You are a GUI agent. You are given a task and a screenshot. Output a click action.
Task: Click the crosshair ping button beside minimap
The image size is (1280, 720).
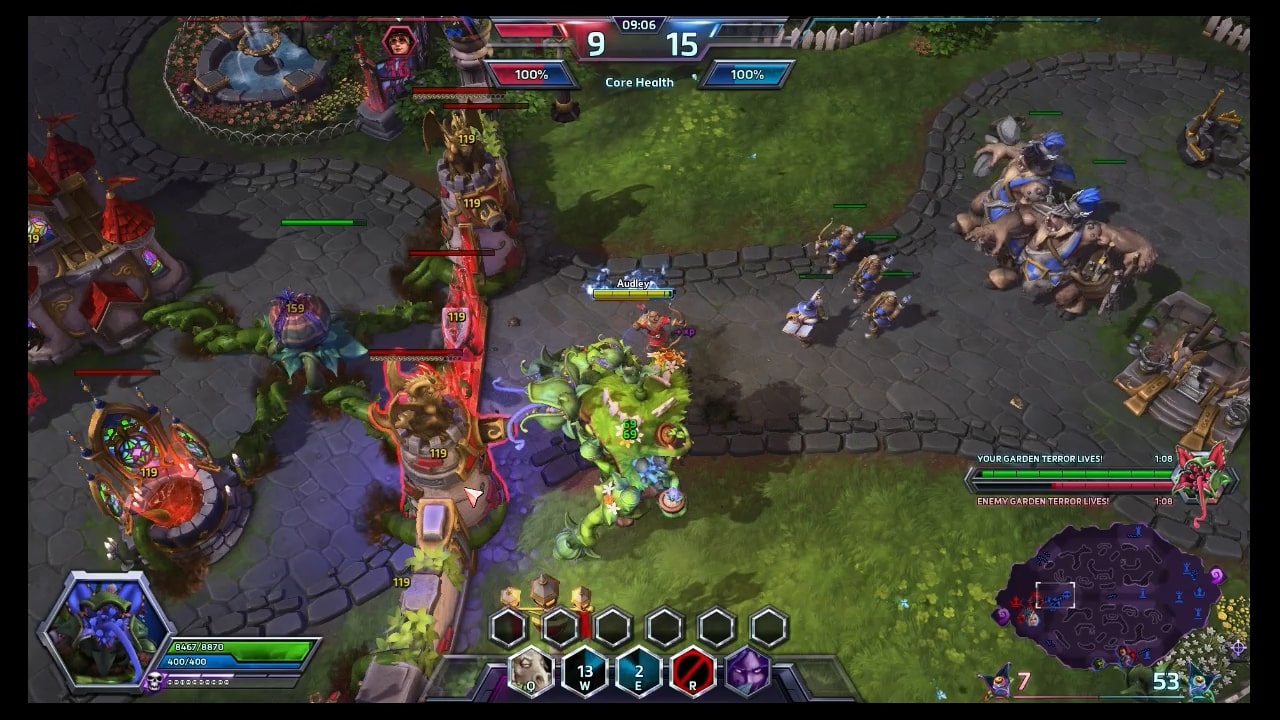click(x=1238, y=647)
